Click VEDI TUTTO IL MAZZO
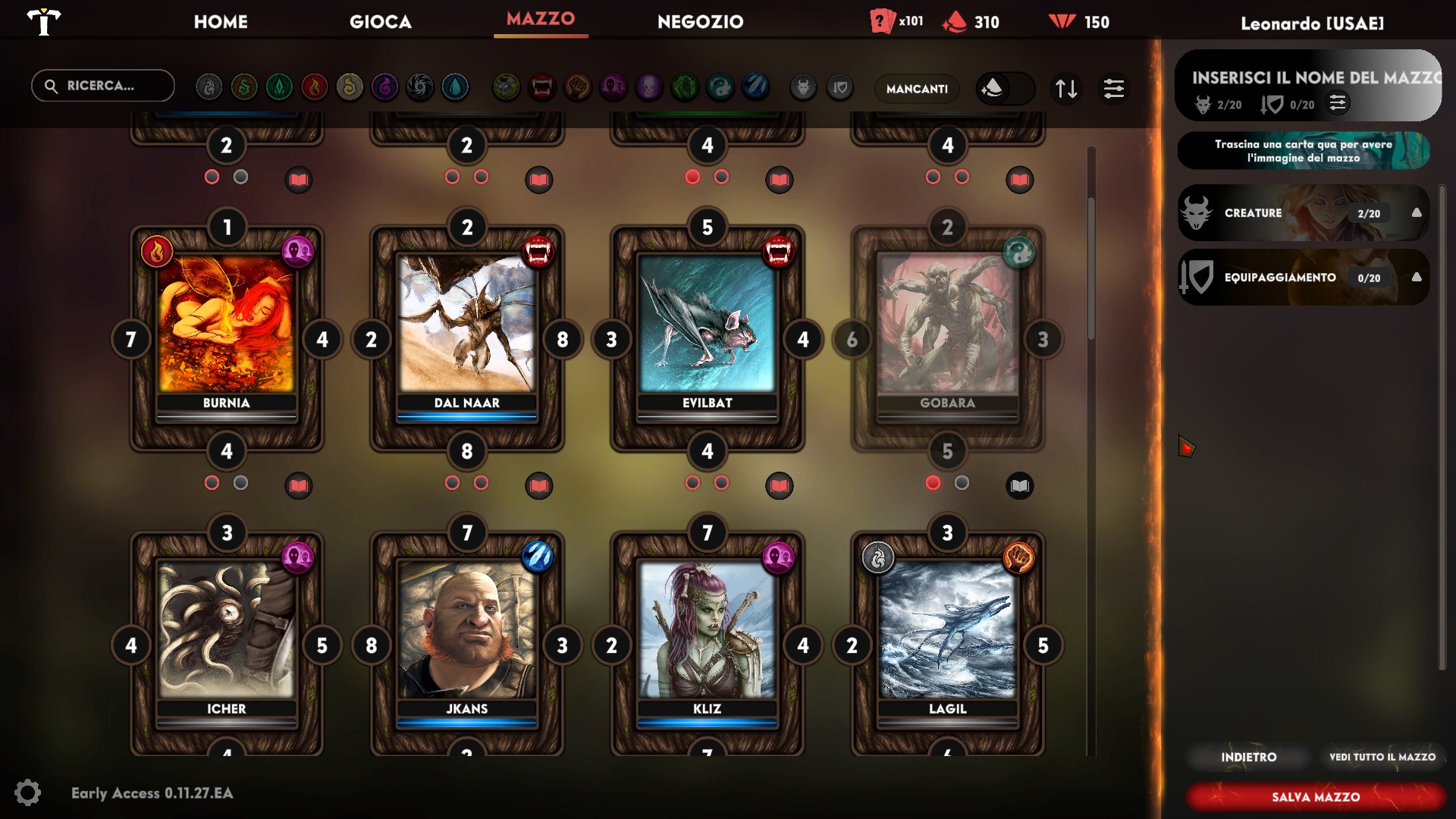Image resolution: width=1456 pixels, height=819 pixels. (1382, 757)
